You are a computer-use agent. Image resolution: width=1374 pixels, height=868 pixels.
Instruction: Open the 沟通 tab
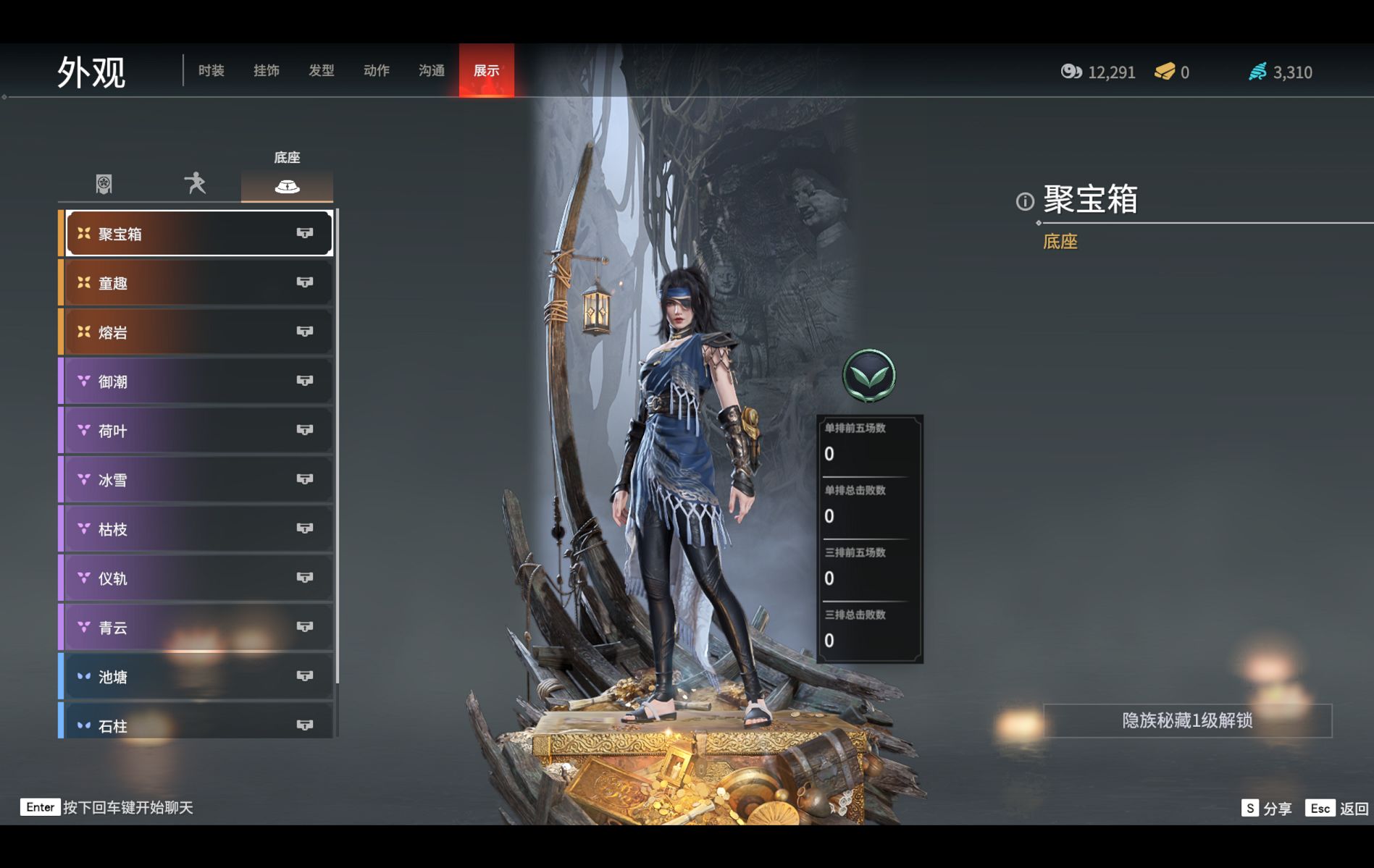coord(431,70)
